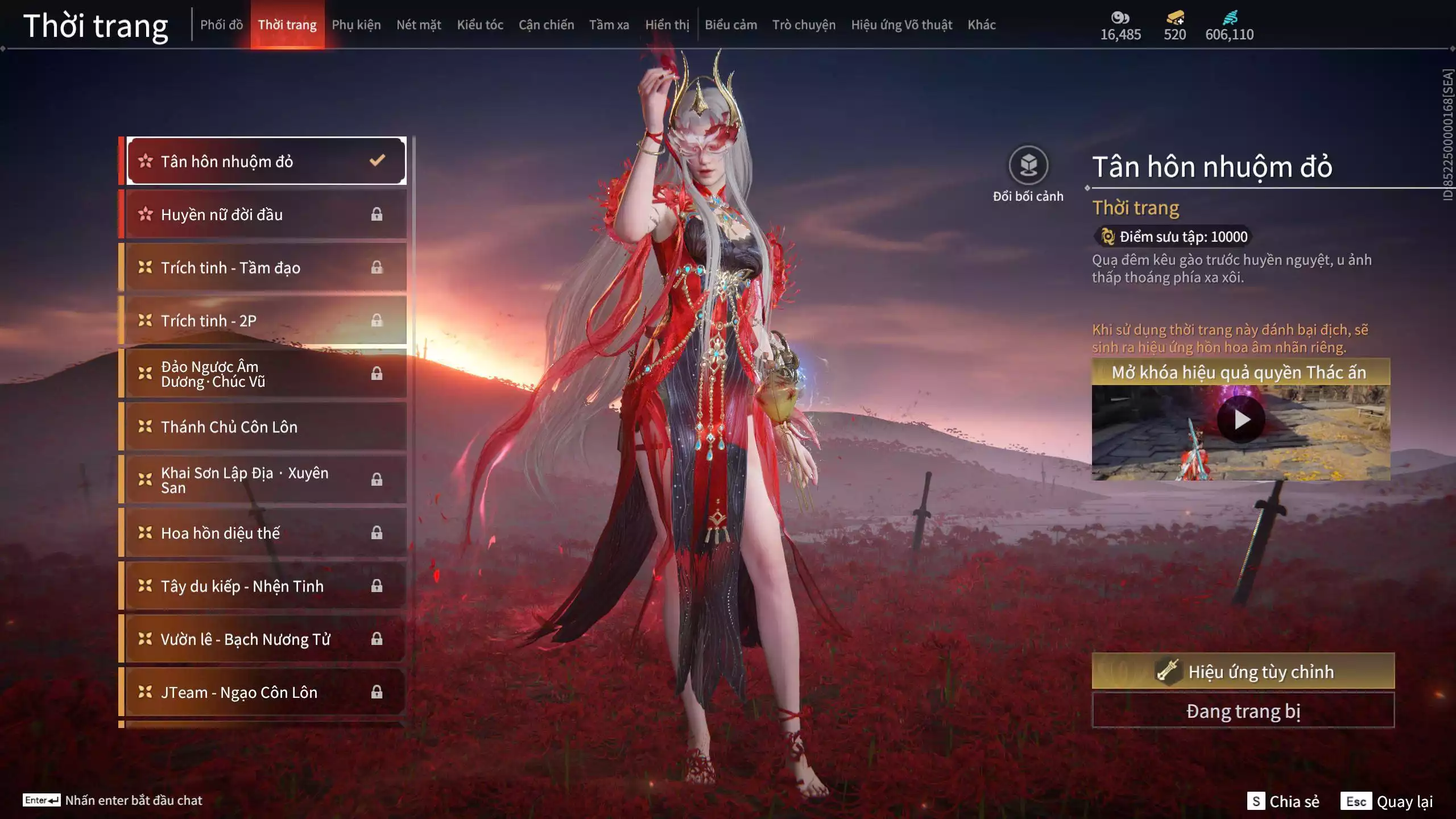The height and width of the screenshot is (819, 1456).
Task: Switch to the Khác tab
Action: [x=981, y=25]
